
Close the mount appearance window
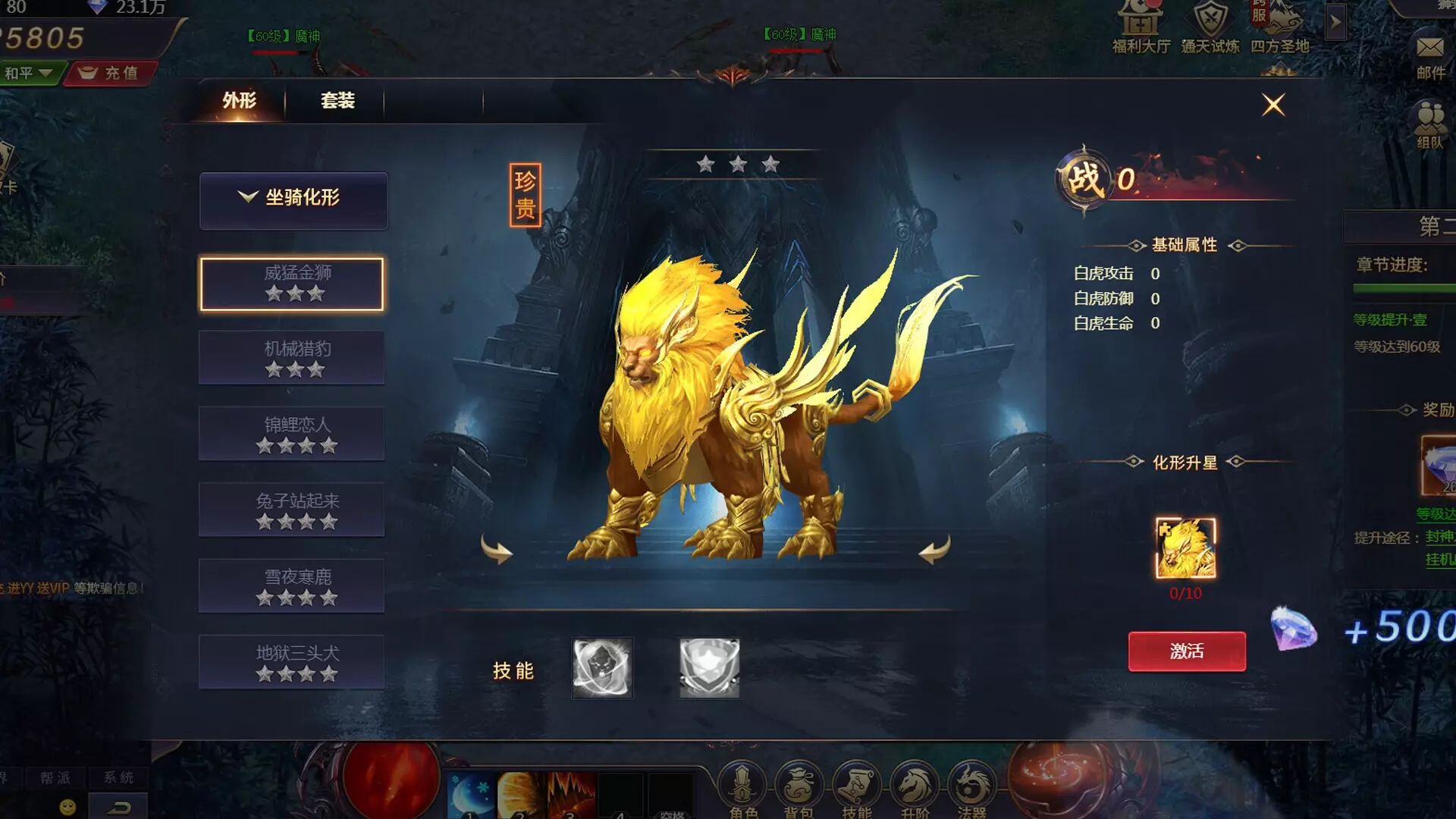click(1273, 105)
